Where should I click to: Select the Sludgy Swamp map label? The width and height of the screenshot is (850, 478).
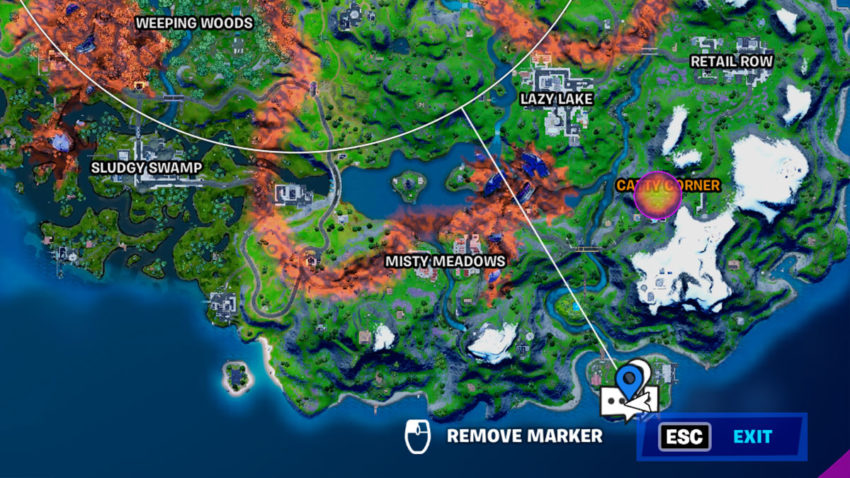pos(146,167)
